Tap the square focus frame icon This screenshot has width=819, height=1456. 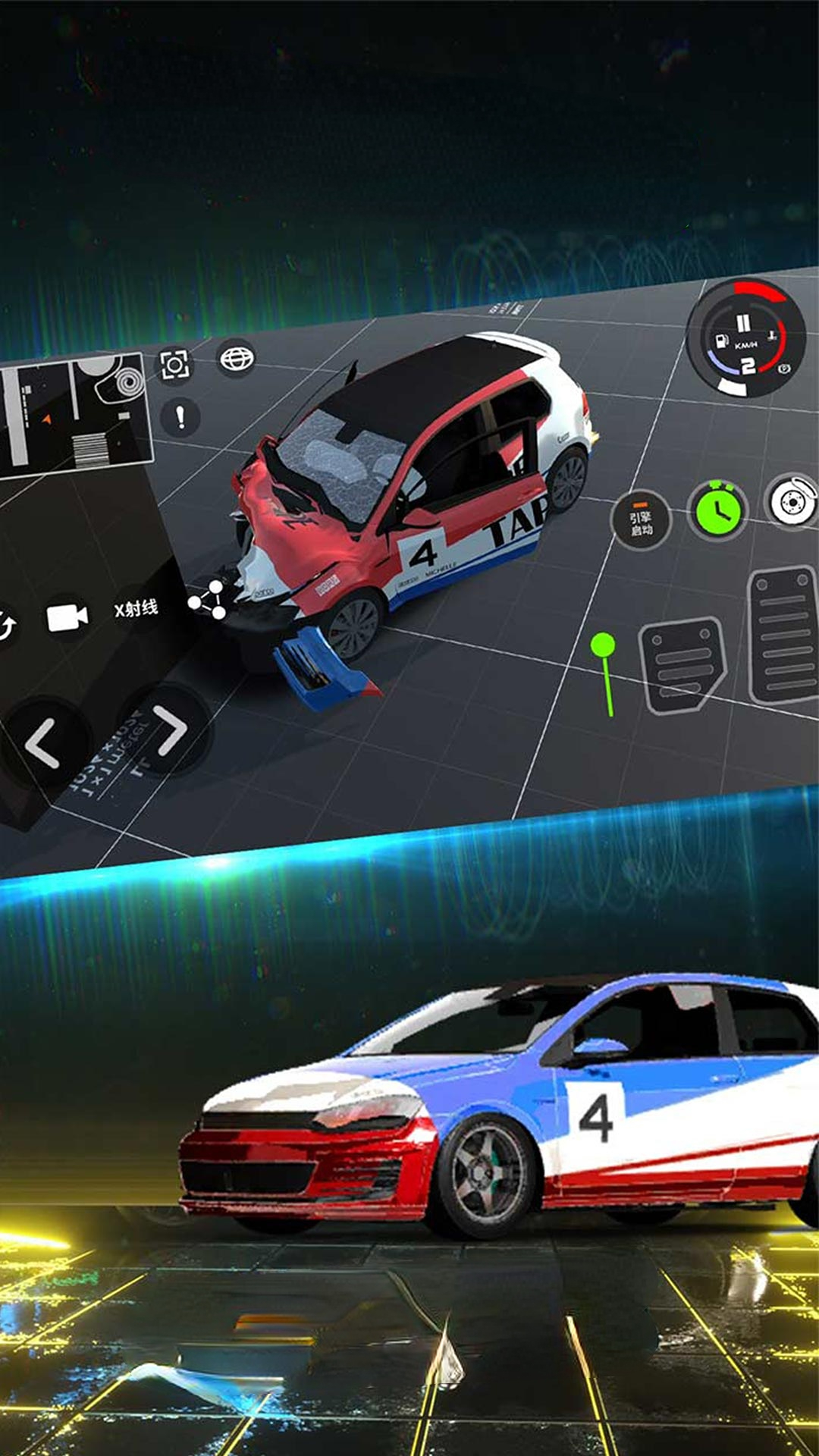tap(174, 366)
